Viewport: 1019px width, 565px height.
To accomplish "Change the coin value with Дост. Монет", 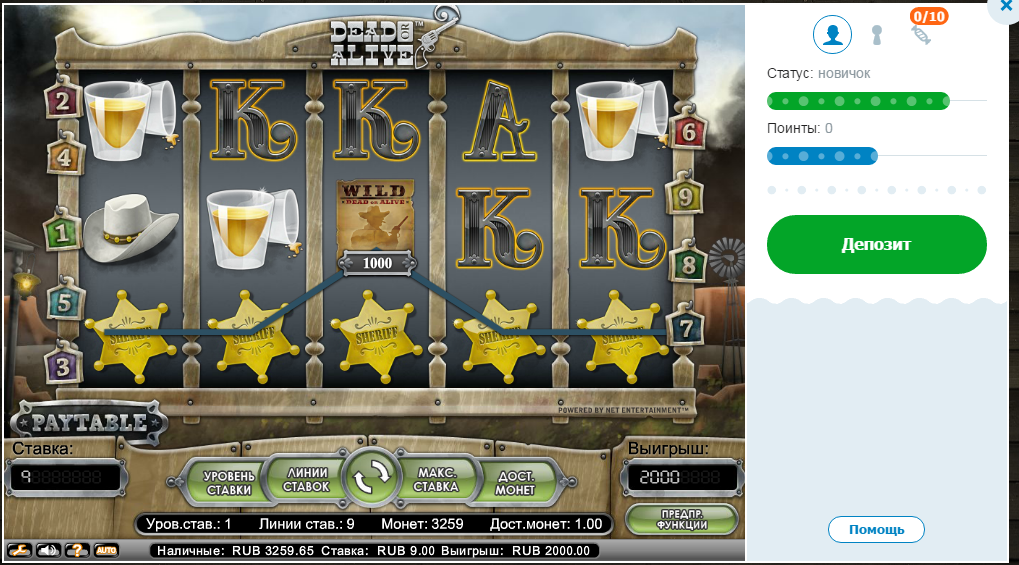I will (515, 483).
